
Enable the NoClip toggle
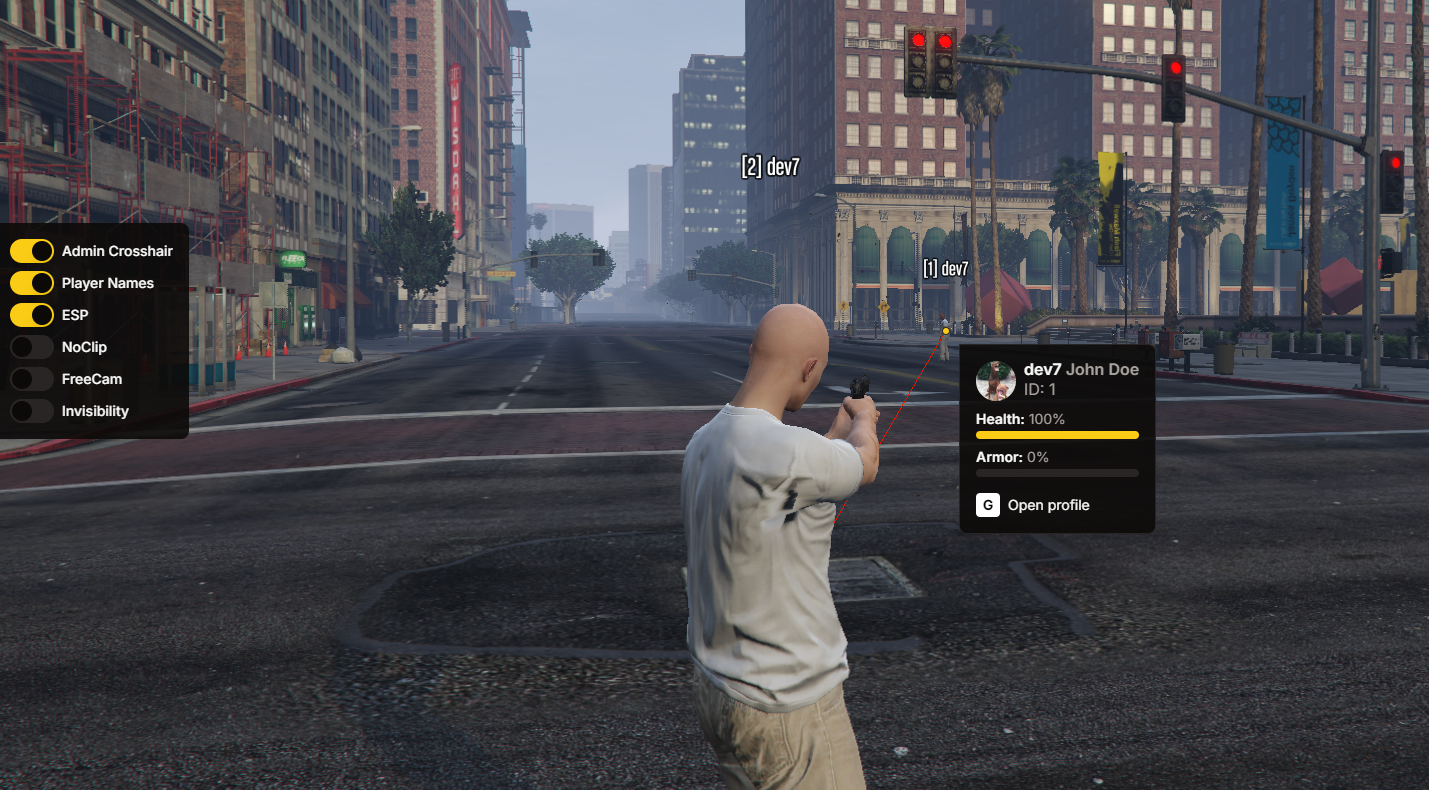[32, 347]
